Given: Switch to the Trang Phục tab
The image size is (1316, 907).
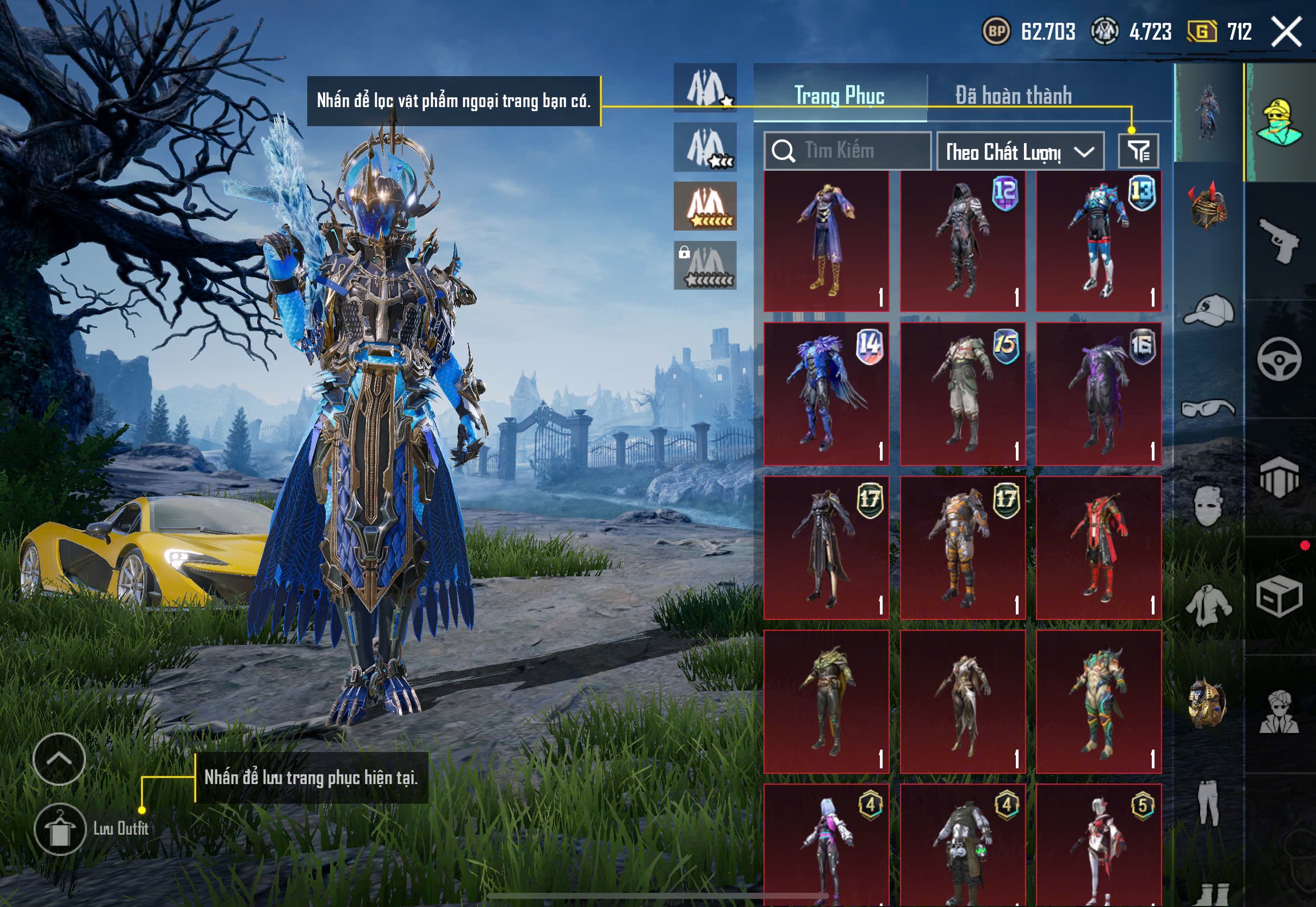Looking at the screenshot, I should pos(839,96).
